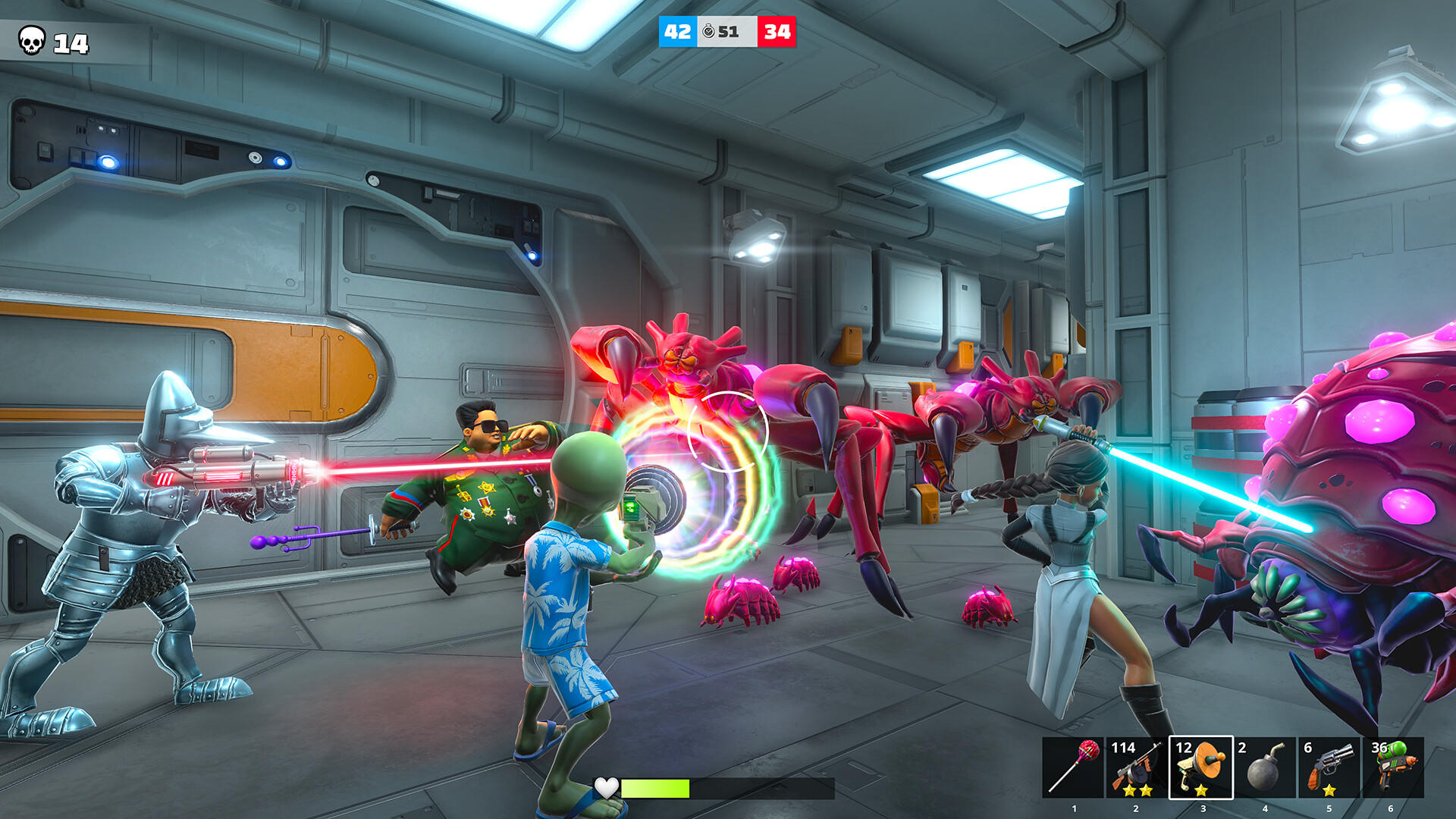Viewport: 1456px width, 819px height.
Task: Click the two gold stars on the tommy gun slot
Action: (1137, 790)
